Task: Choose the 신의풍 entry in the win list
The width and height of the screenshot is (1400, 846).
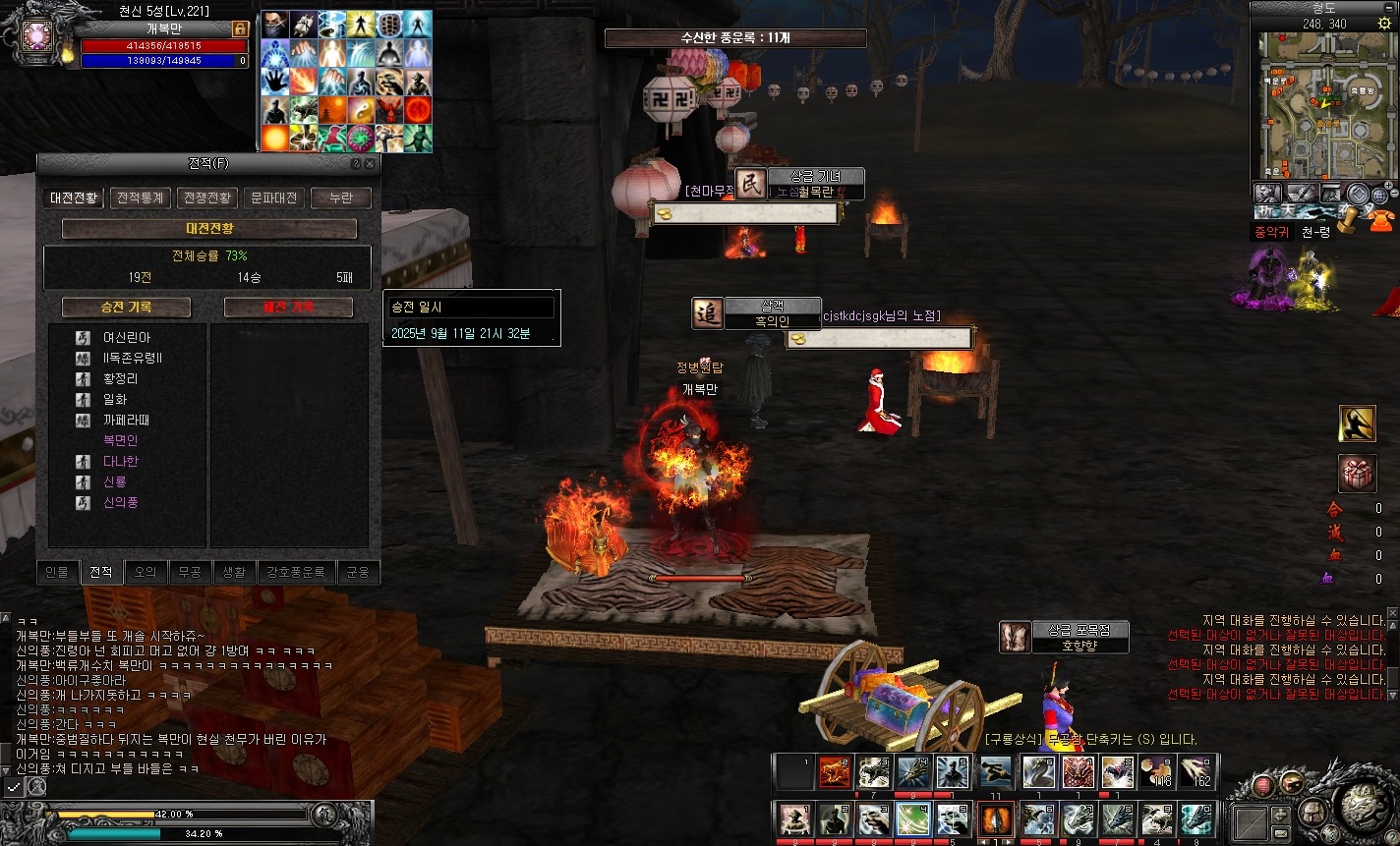Action: click(x=121, y=502)
